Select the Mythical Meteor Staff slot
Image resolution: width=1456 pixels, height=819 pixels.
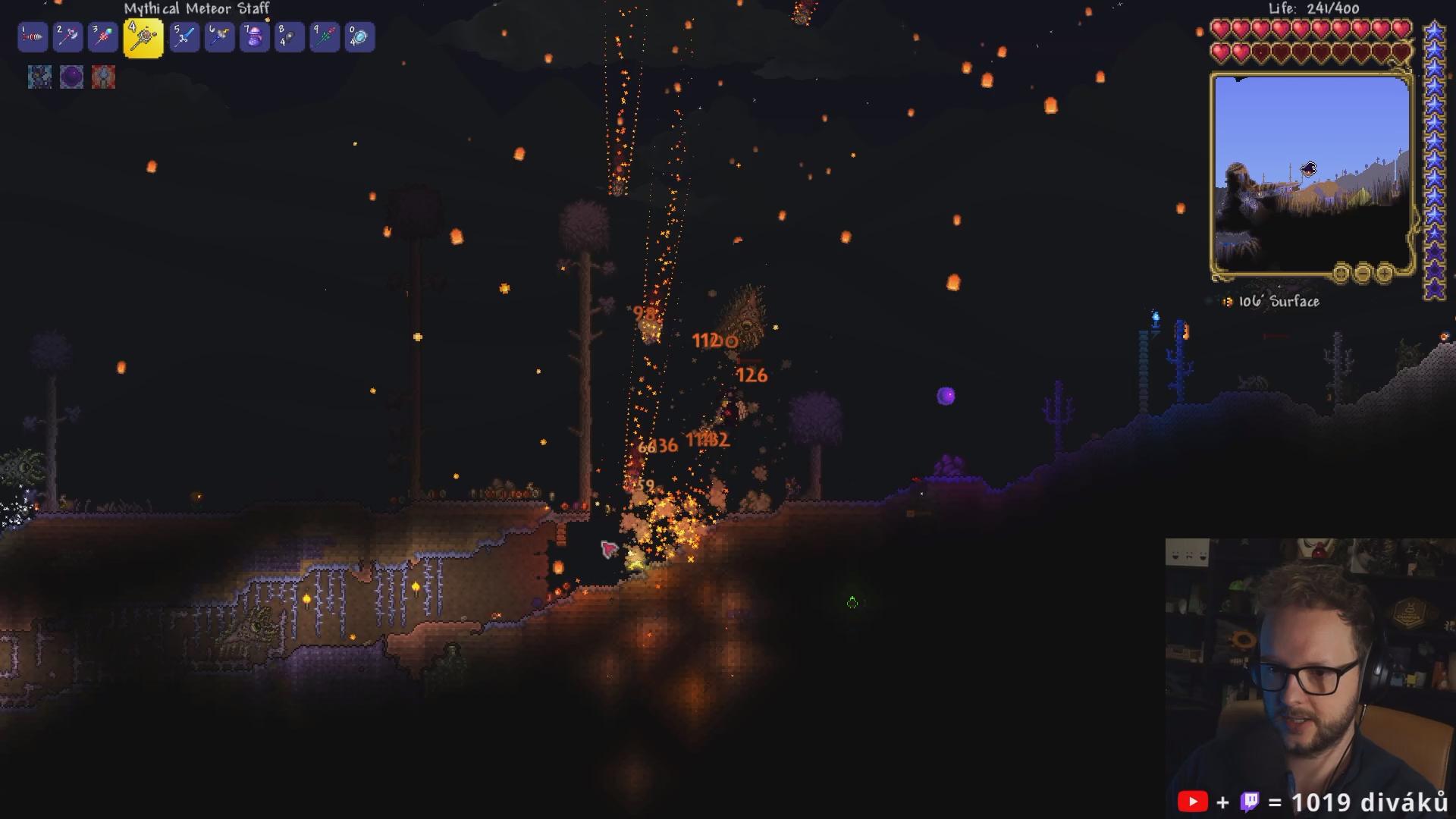pos(143,37)
